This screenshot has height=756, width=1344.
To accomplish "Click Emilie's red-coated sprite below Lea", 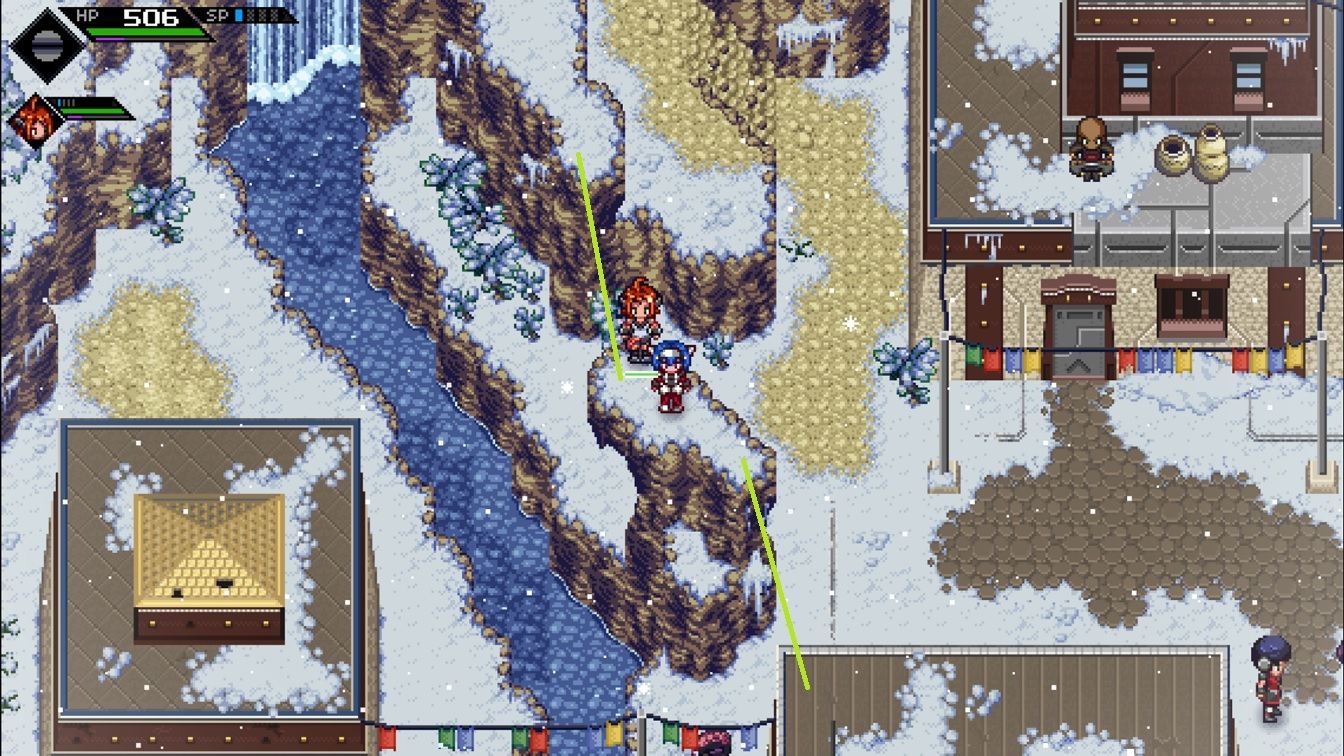I will (668, 385).
